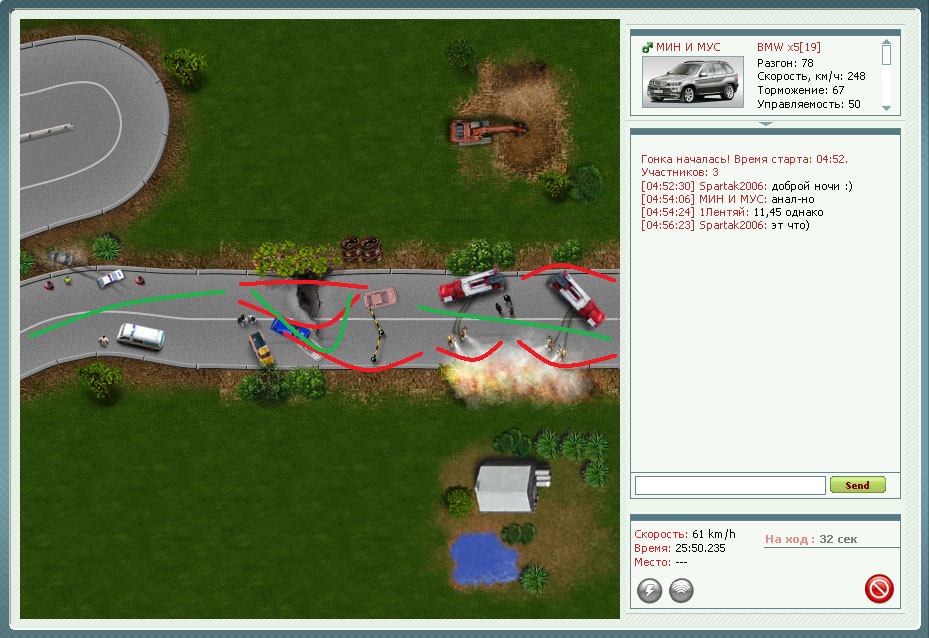Select player name МИН И МУС in car panel

point(687,47)
